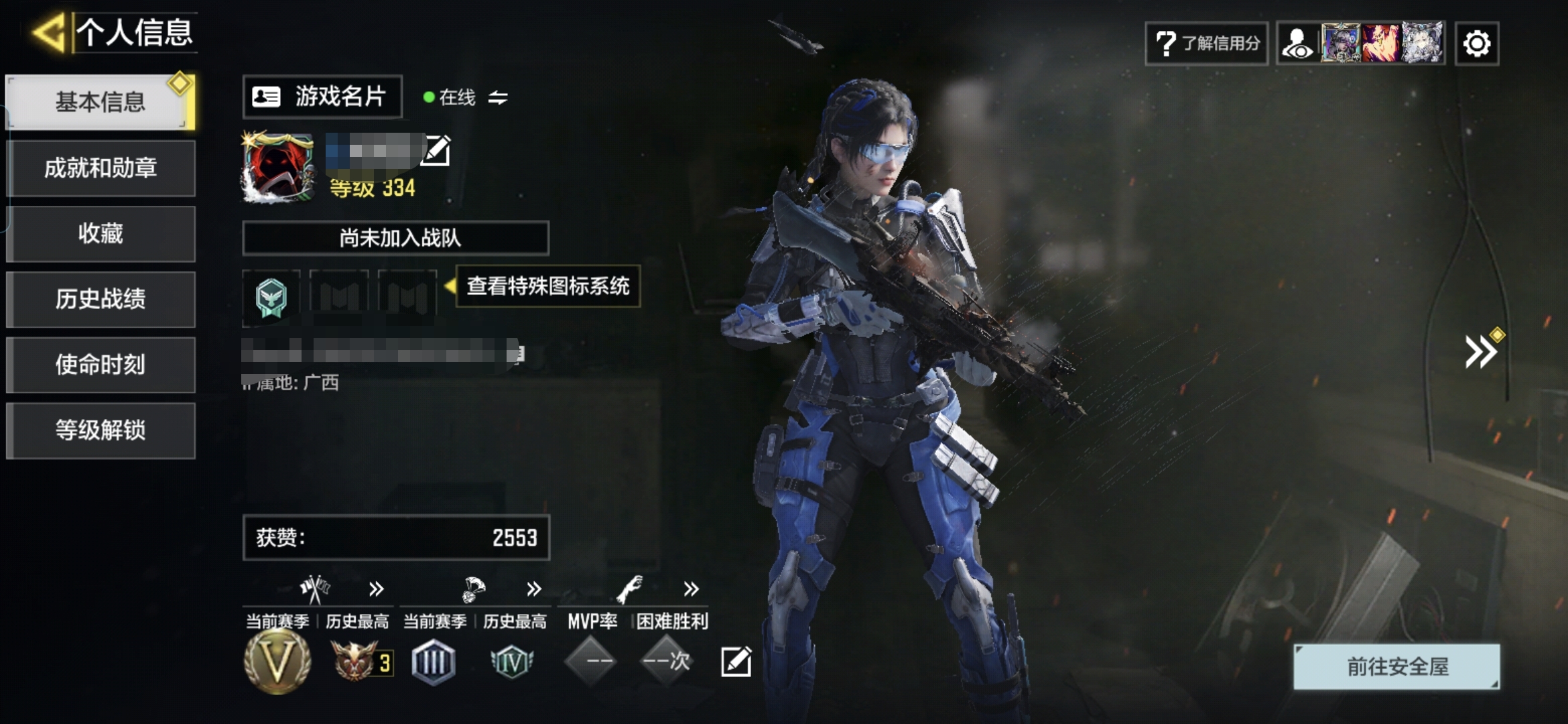
Task: Switch to the 成就和勋章 tab
Action: point(101,168)
